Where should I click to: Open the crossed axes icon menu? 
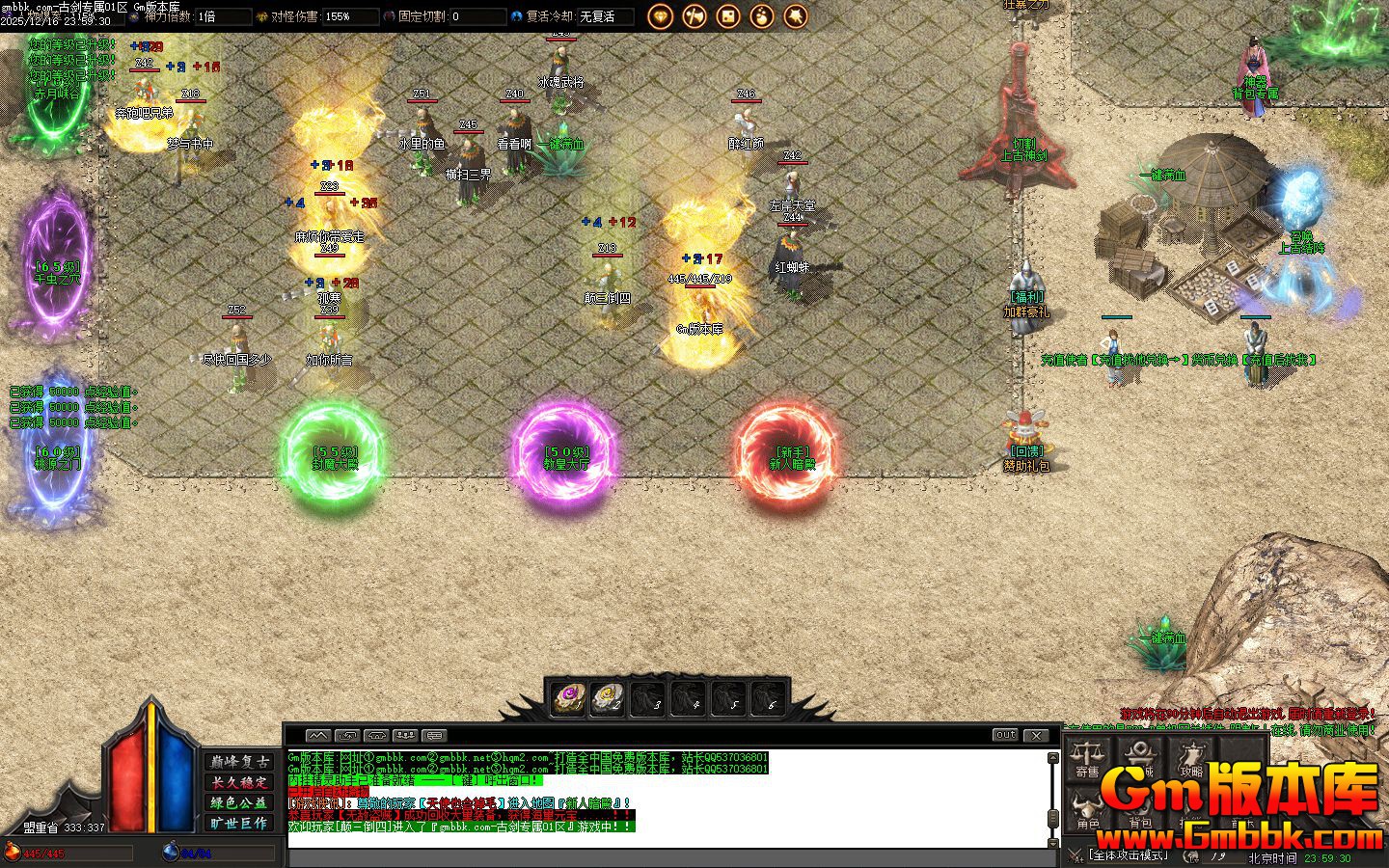(694, 16)
